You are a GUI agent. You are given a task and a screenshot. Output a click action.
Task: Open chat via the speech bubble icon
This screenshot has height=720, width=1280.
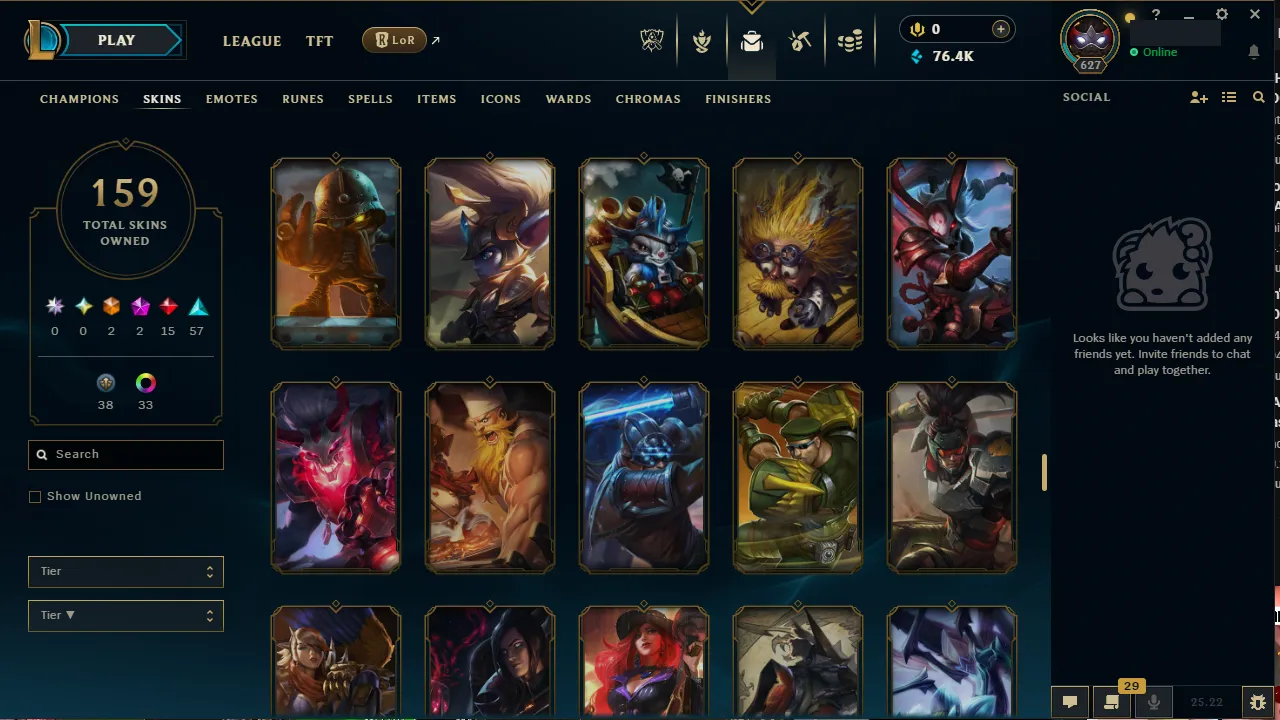[x=1069, y=702]
